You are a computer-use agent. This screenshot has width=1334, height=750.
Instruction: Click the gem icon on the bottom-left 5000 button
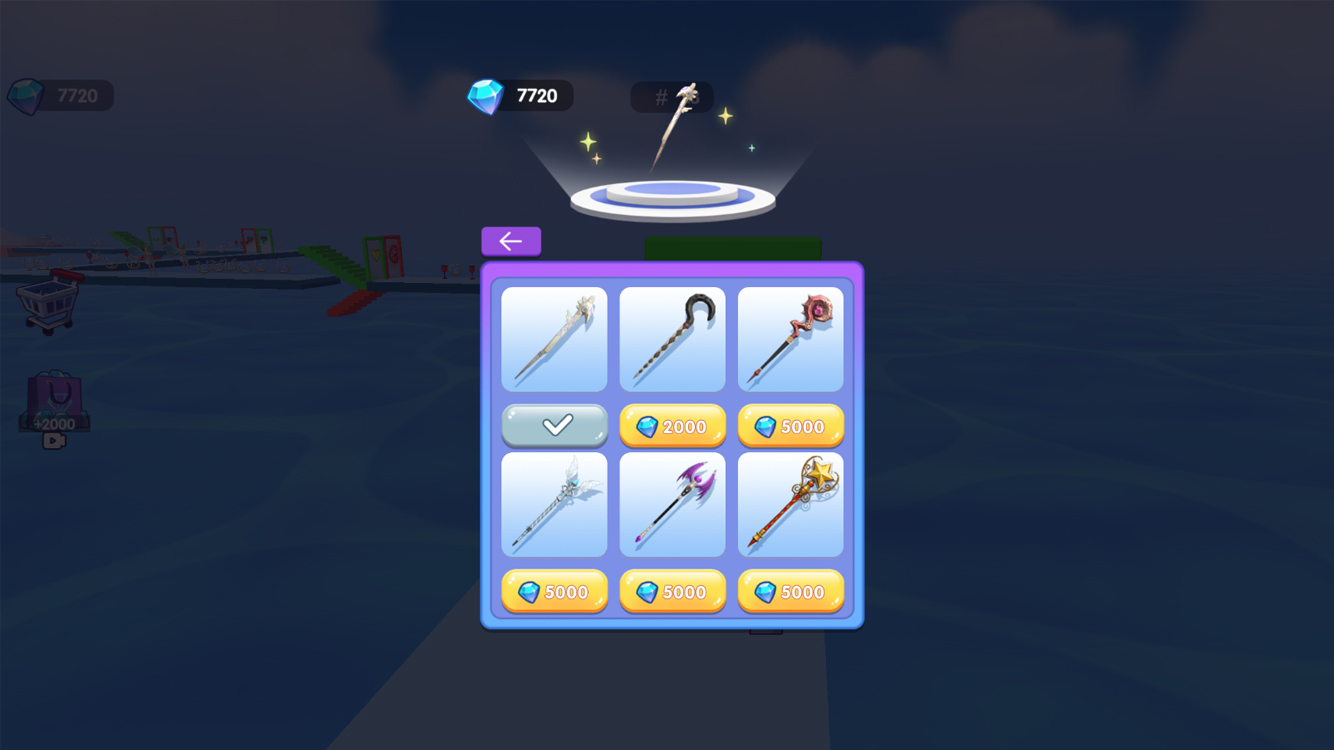(531, 591)
